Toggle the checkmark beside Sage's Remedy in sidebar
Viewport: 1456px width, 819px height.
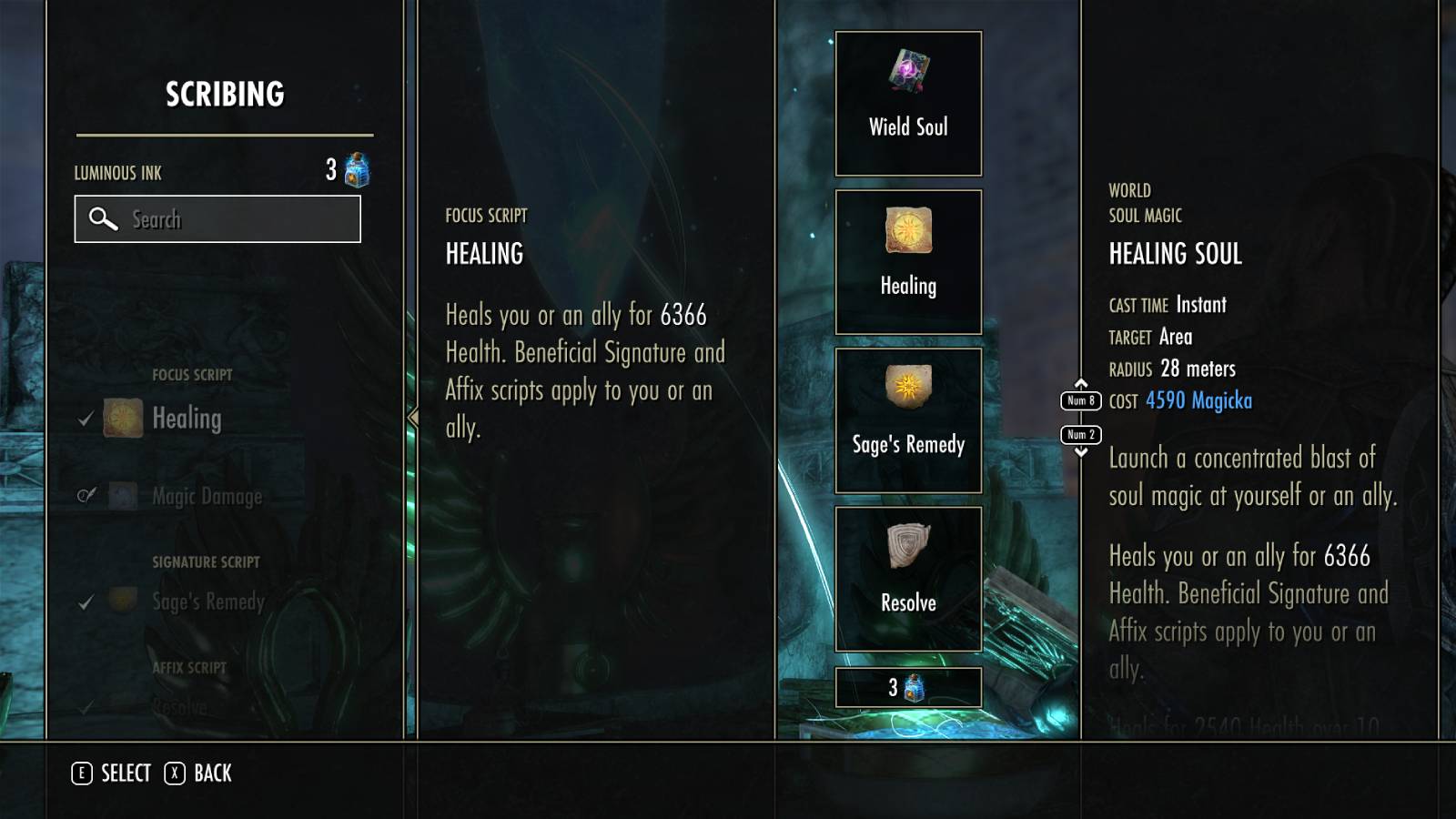86,602
